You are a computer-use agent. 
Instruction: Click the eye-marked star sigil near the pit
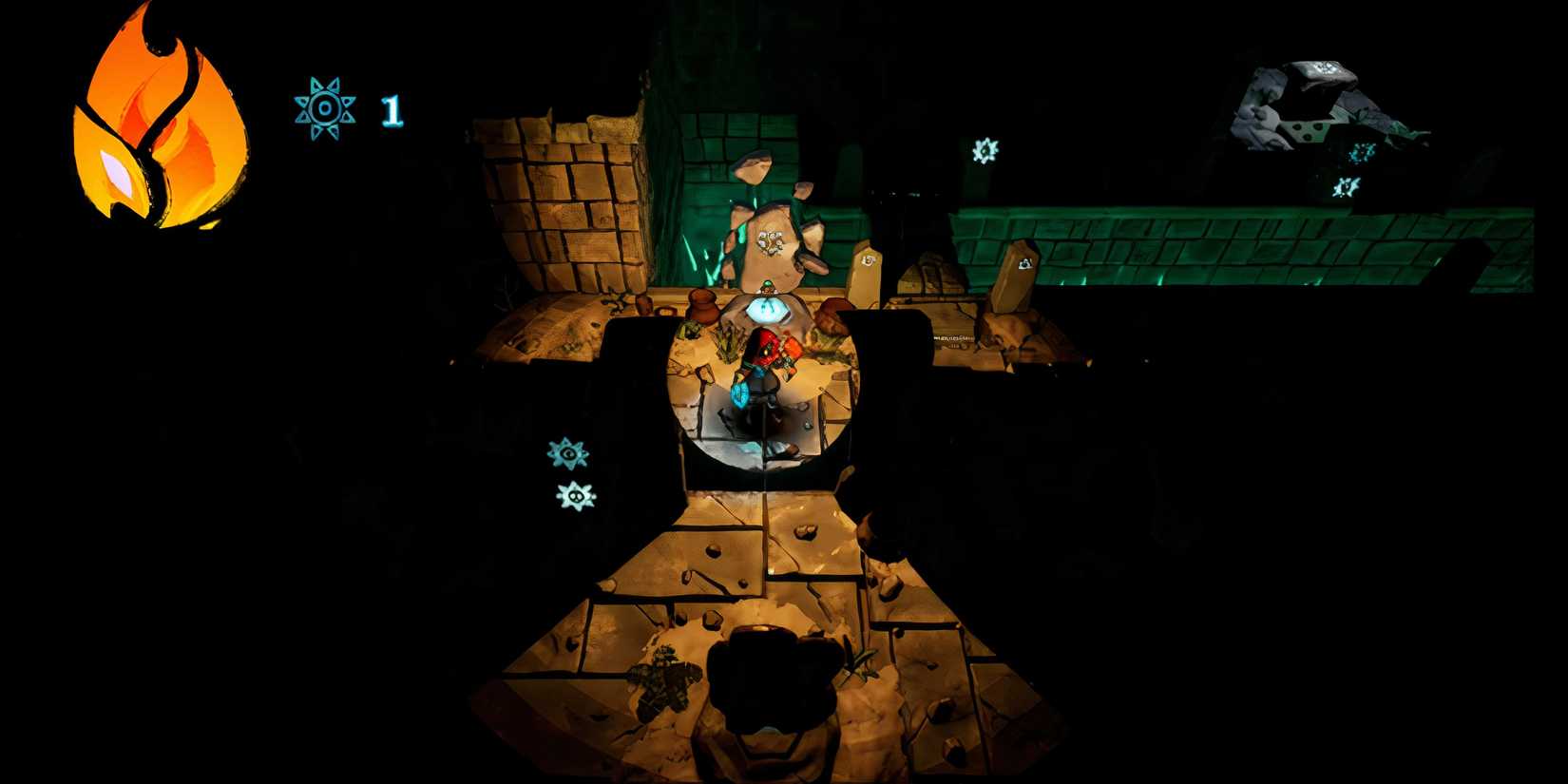point(567,454)
